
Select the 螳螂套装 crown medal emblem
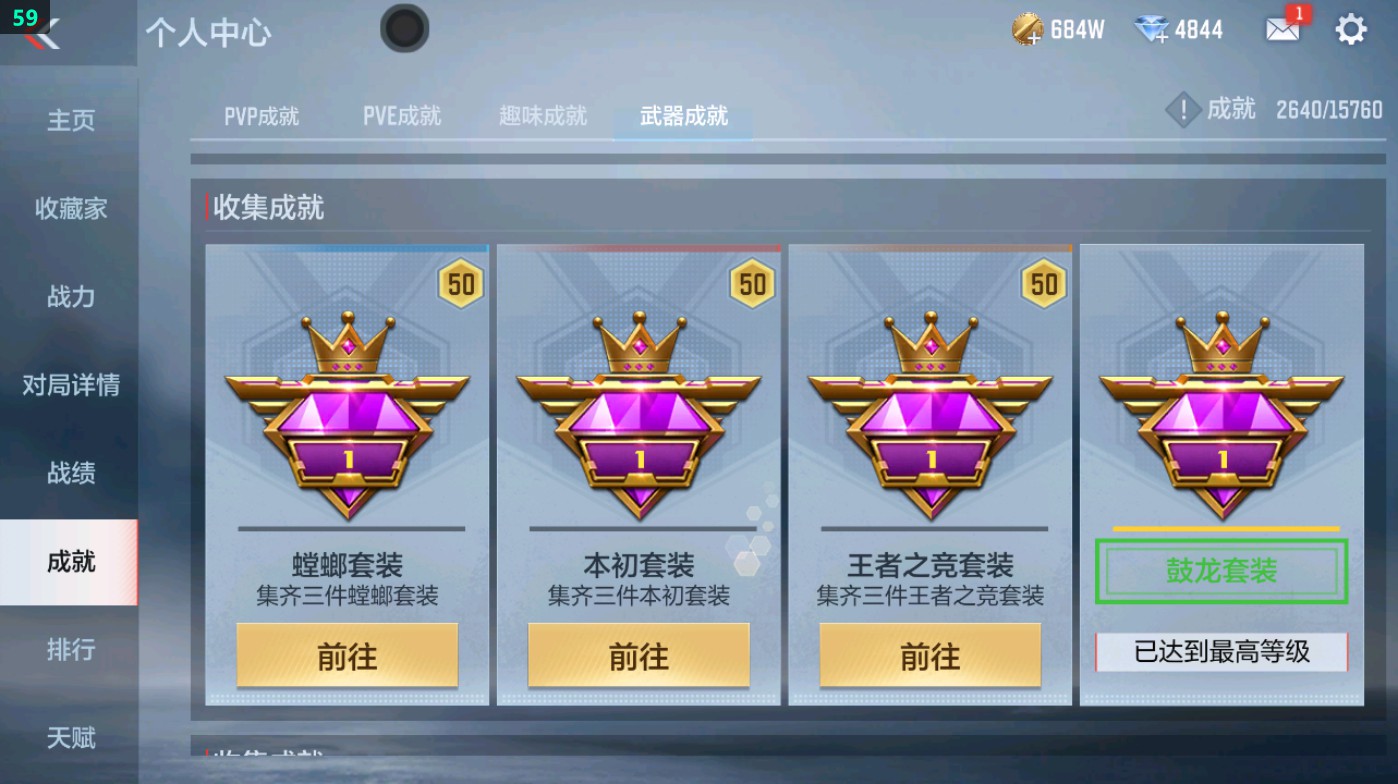point(347,420)
